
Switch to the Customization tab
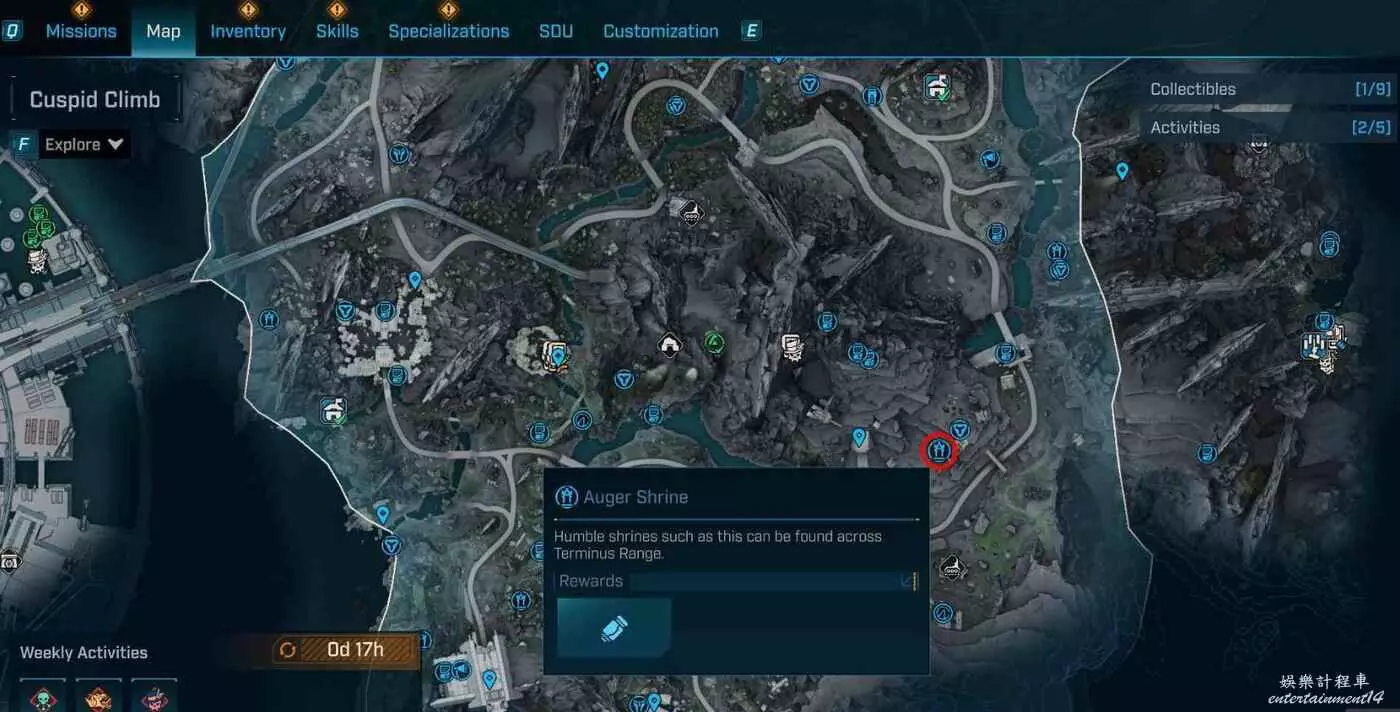pos(660,31)
